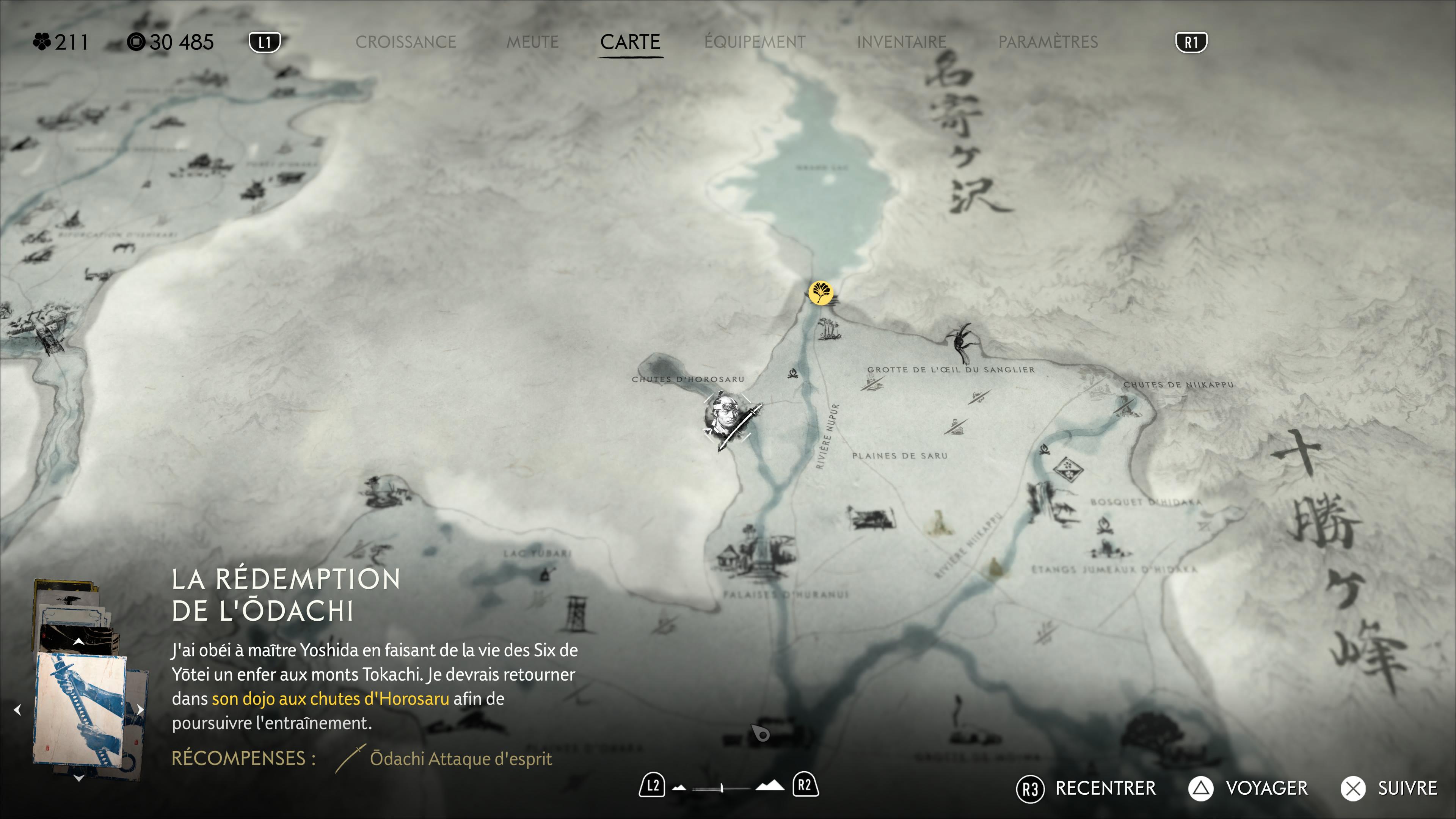
Task: Show the next quest card with right arrow
Action: 140,709
